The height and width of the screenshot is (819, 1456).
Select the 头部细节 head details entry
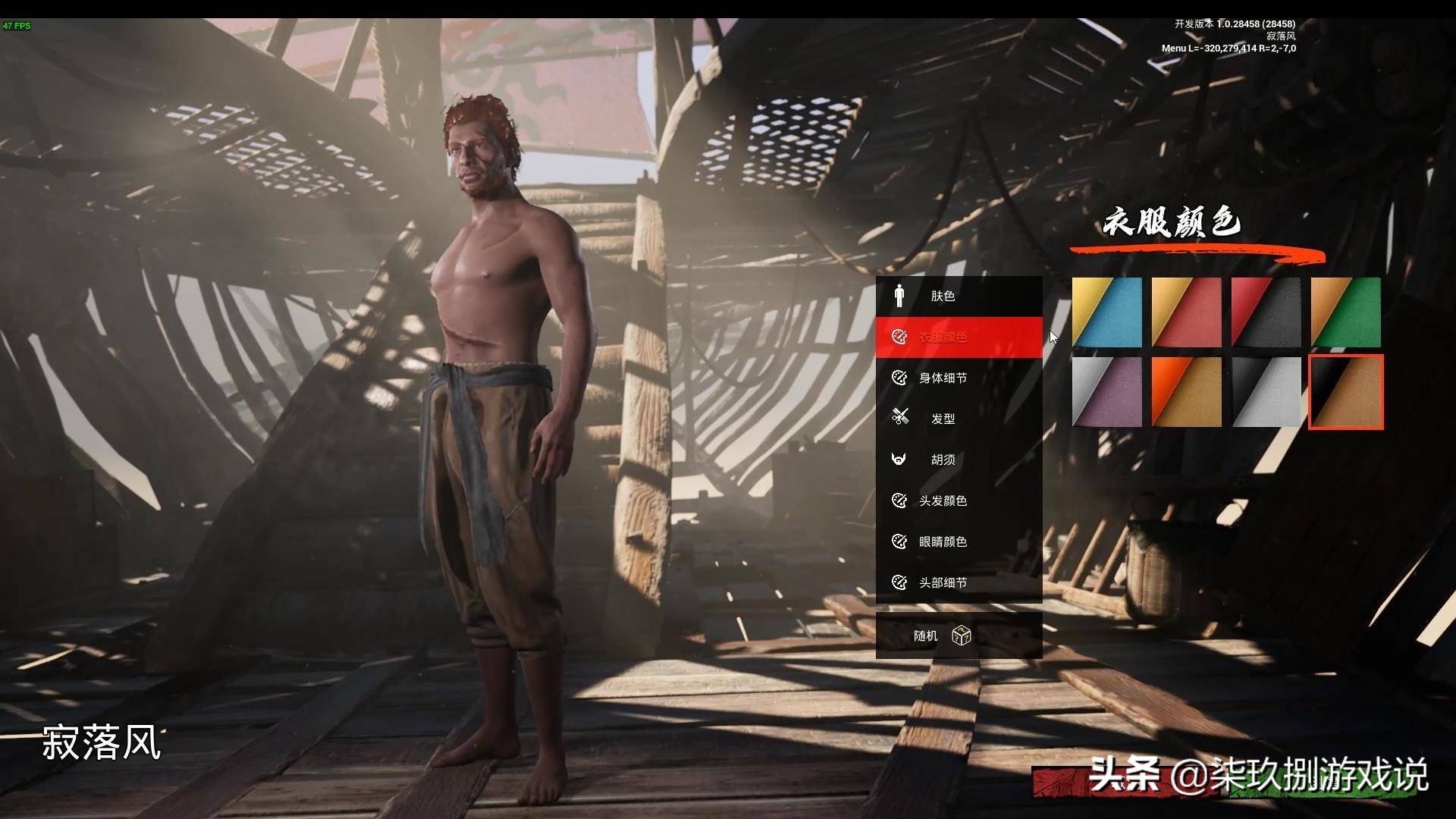959,582
